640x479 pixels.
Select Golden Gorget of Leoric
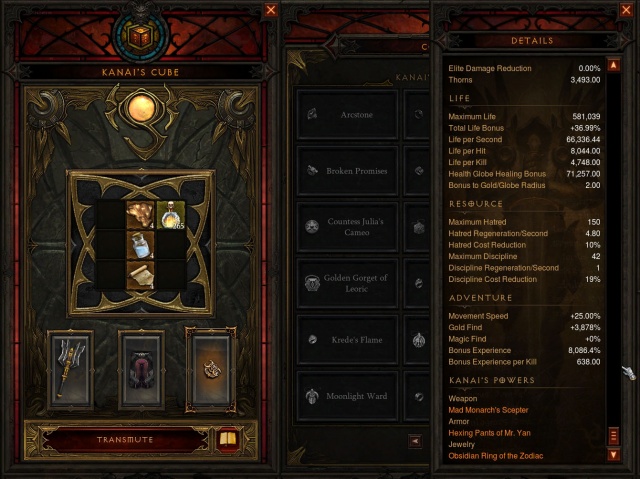[x=347, y=283]
